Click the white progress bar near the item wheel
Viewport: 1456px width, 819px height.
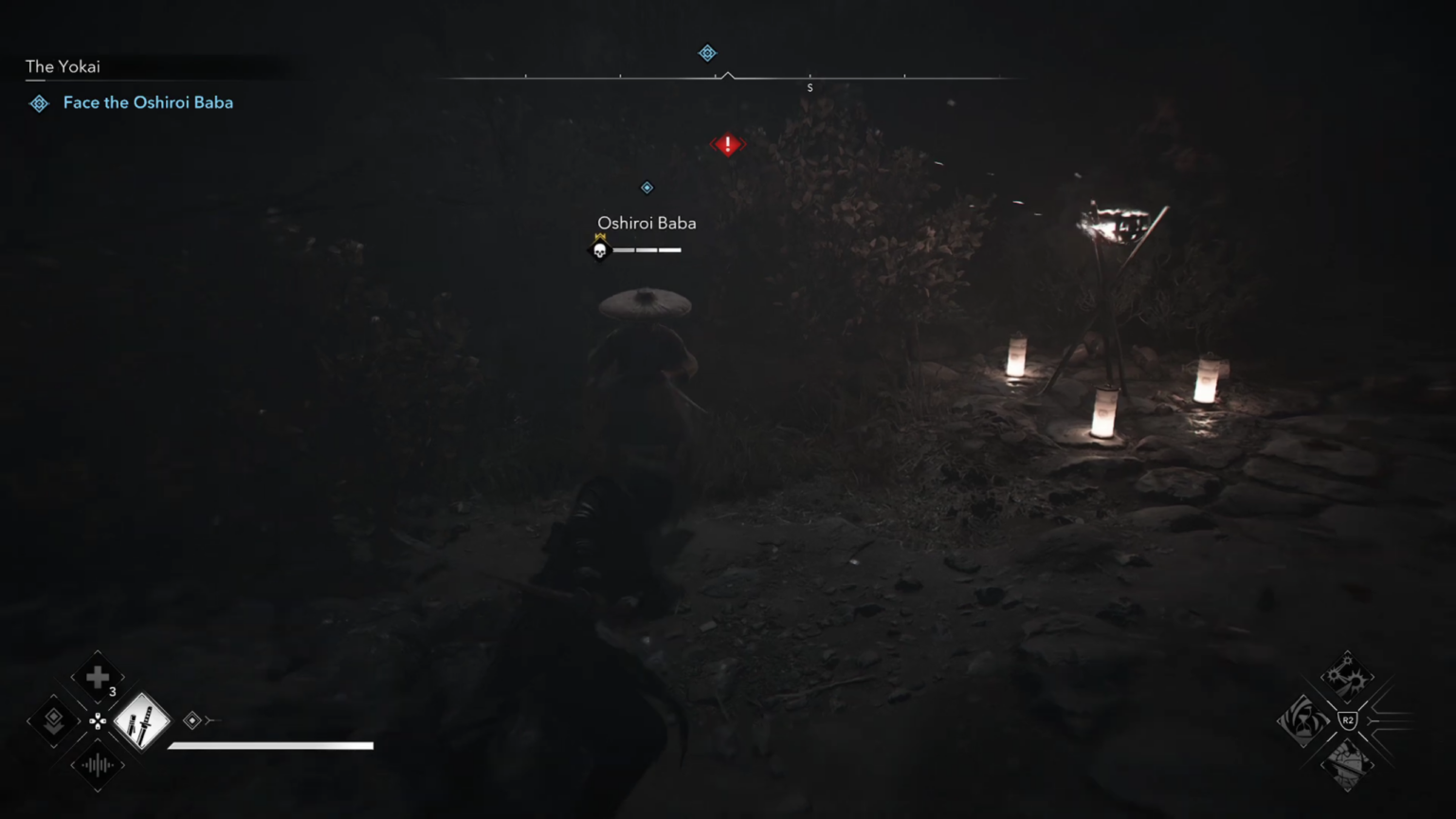point(271,745)
